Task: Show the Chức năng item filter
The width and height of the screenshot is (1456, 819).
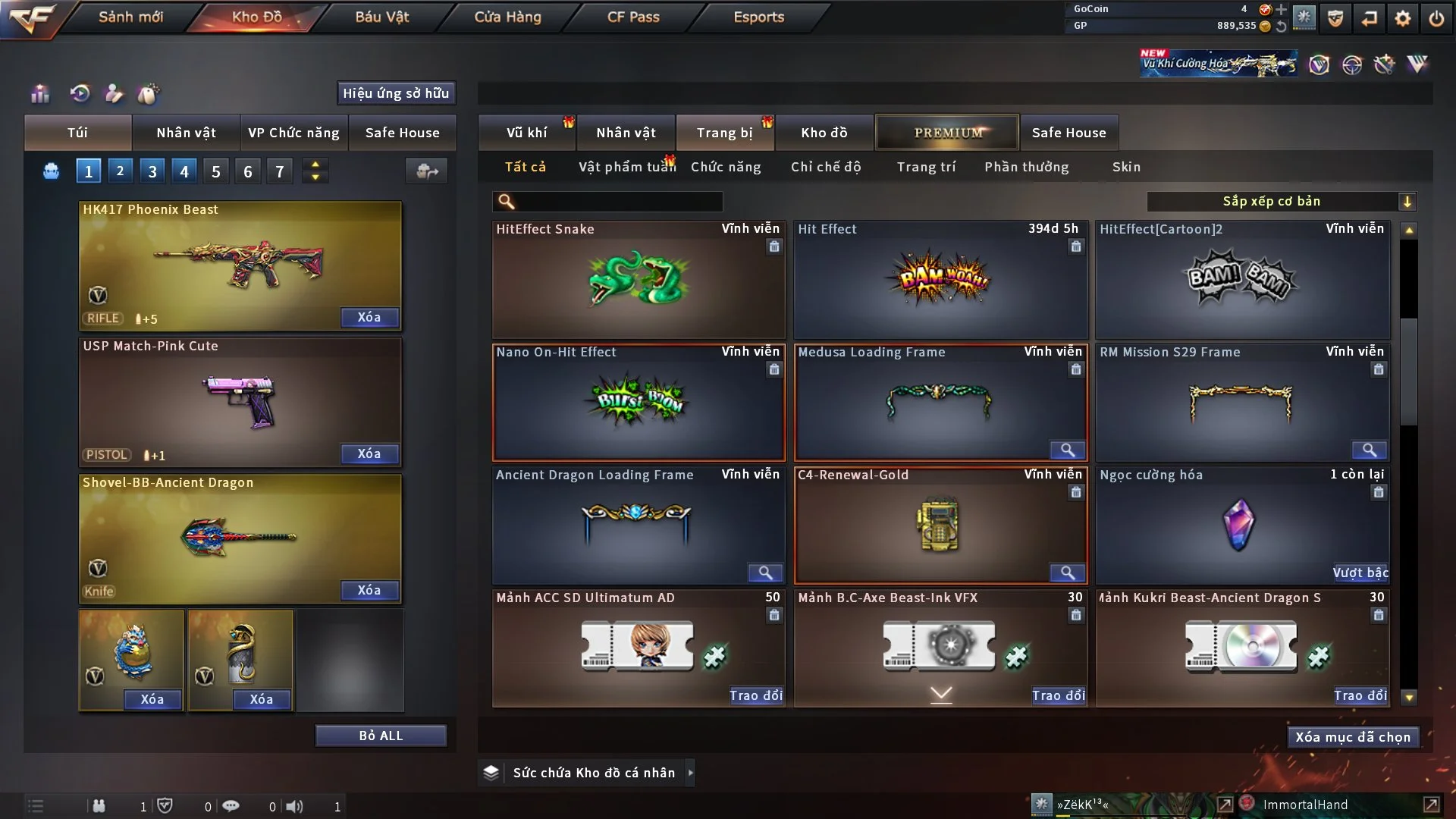Action: [726, 167]
